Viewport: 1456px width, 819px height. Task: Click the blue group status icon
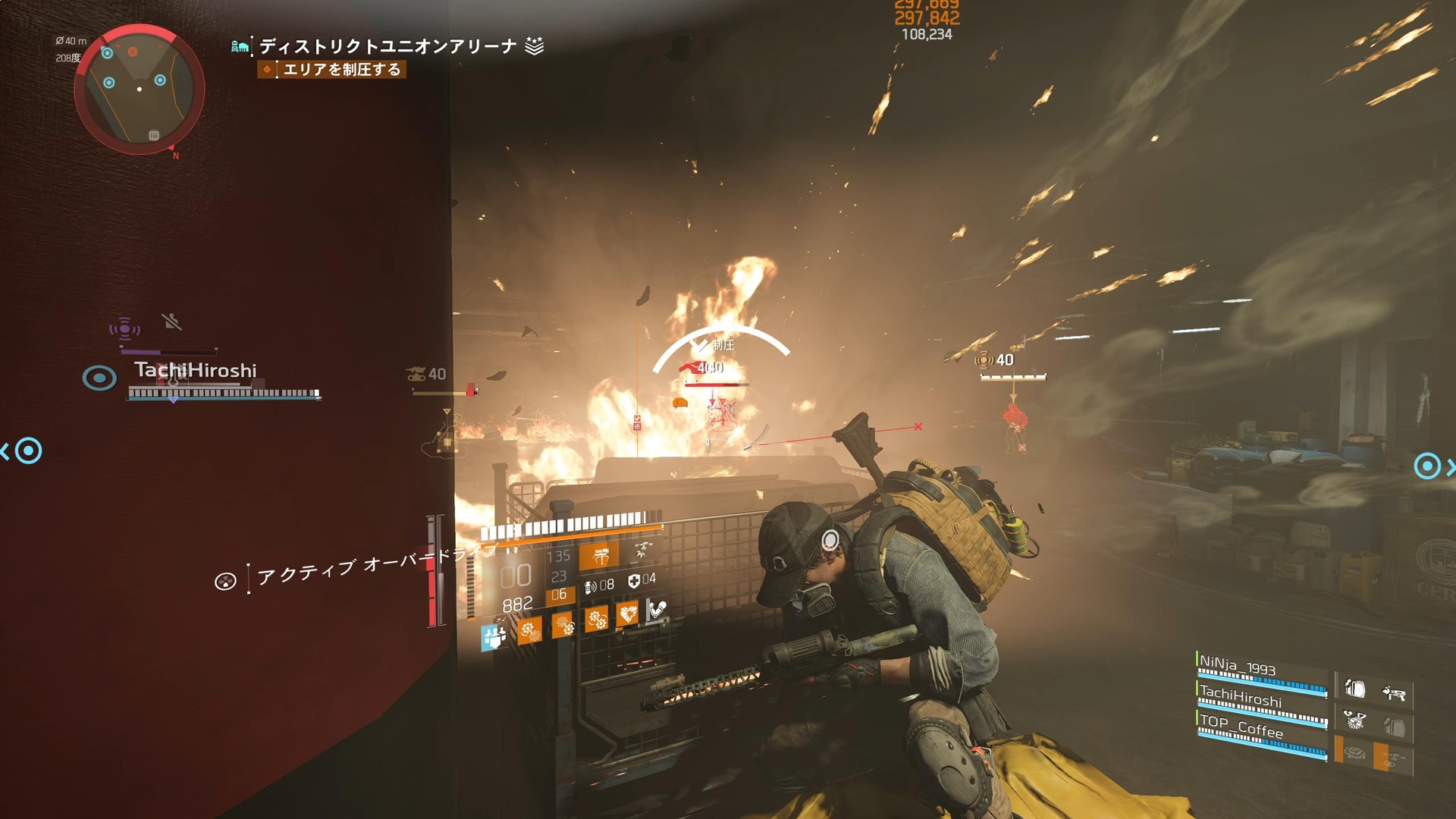click(x=494, y=637)
